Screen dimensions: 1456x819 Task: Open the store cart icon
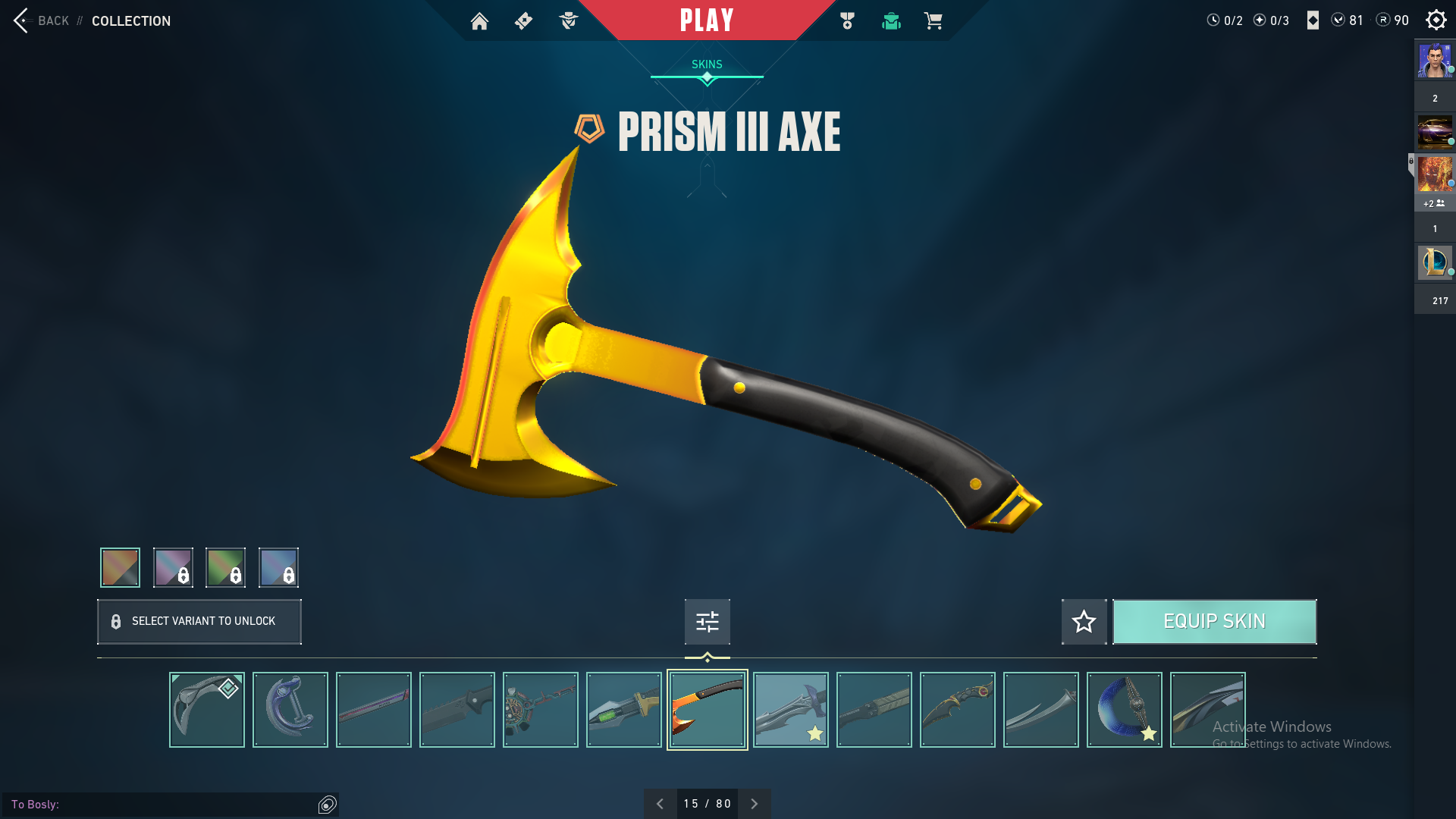933,21
